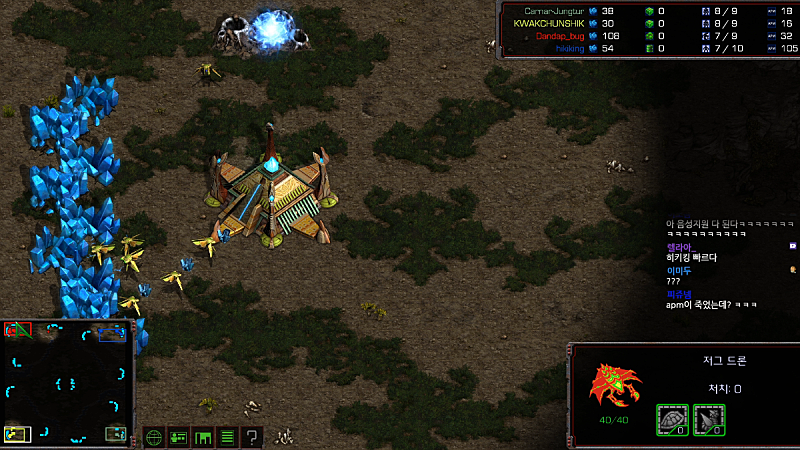
Task: Click the green building-shaped toolbar button
Action: click(203, 437)
